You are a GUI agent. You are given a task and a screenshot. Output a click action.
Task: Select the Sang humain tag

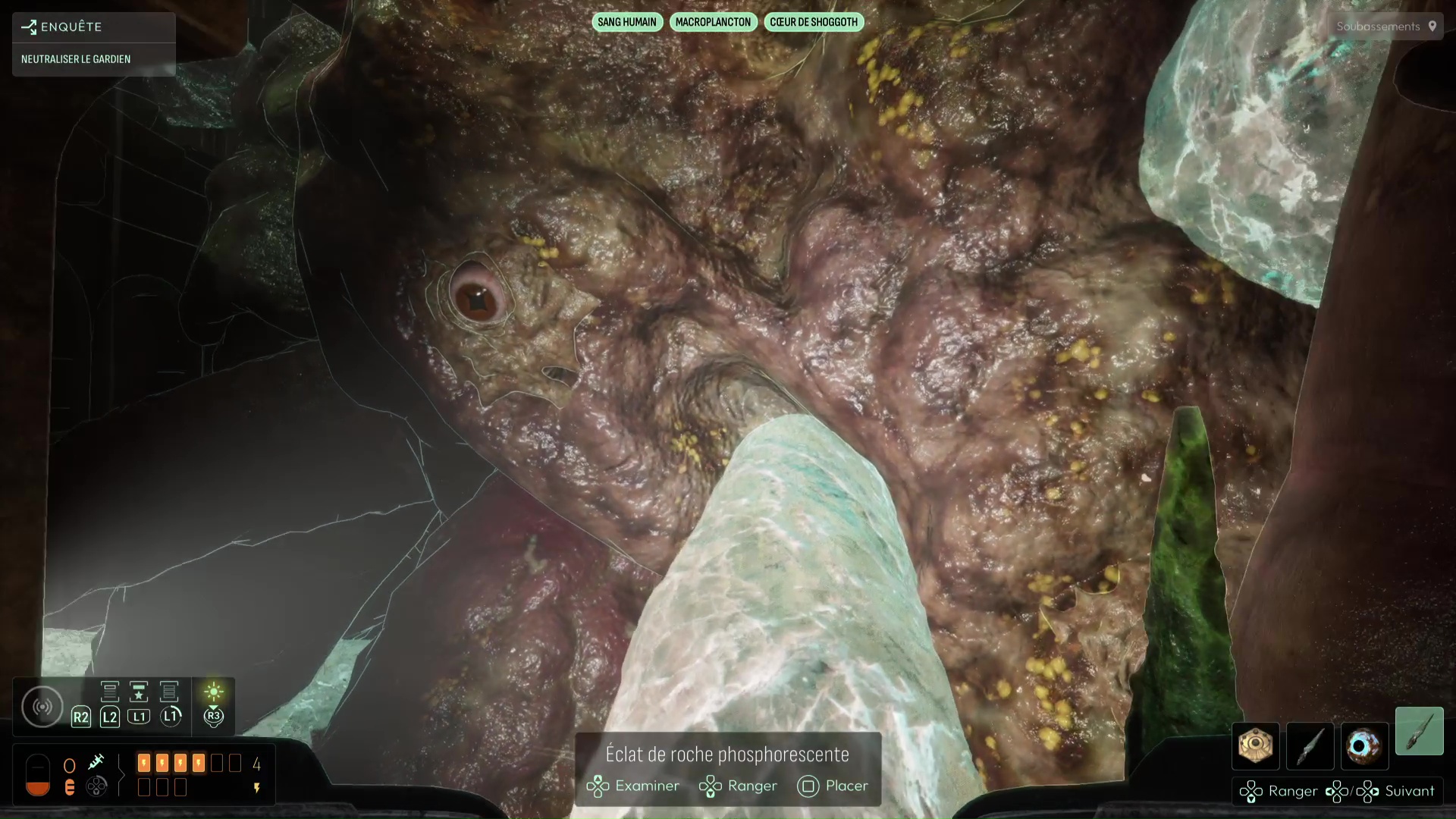(x=626, y=22)
